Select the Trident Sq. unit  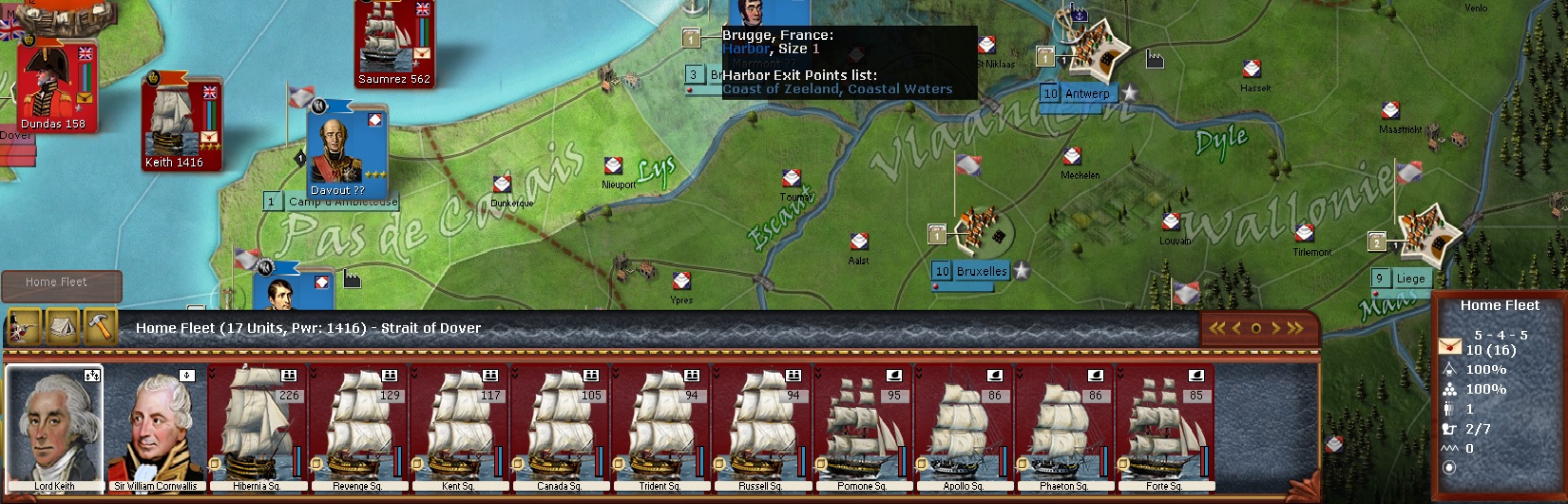click(660, 428)
